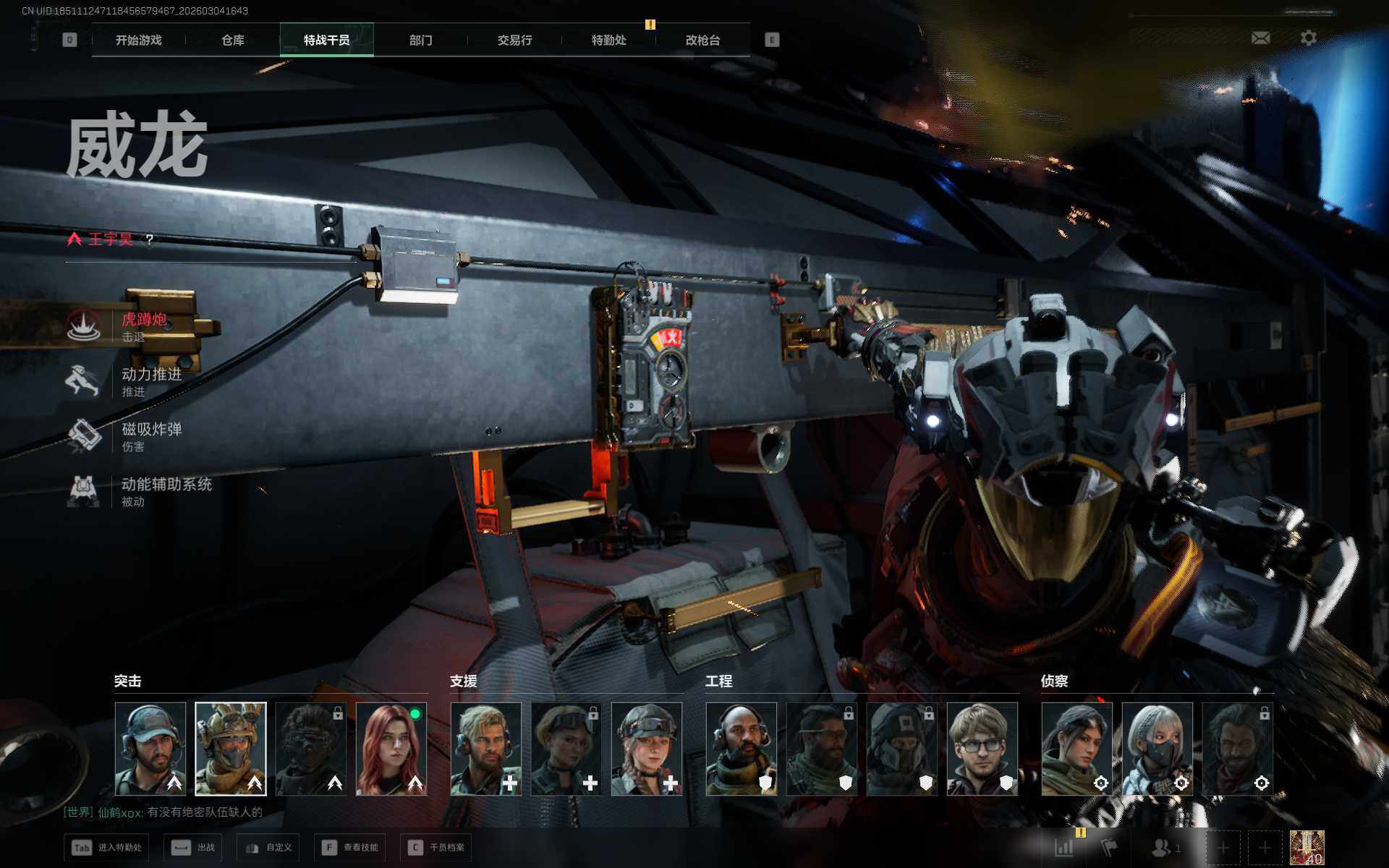Open the mail envelope icon

click(1260, 38)
